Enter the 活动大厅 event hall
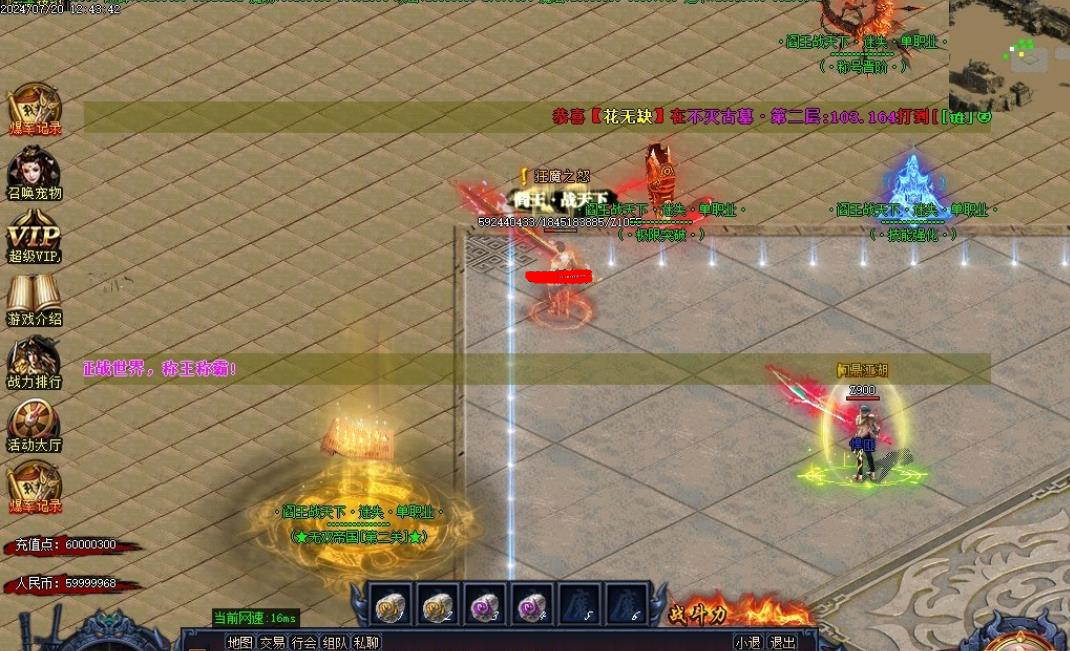The width and height of the screenshot is (1070, 651). point(34,425)
